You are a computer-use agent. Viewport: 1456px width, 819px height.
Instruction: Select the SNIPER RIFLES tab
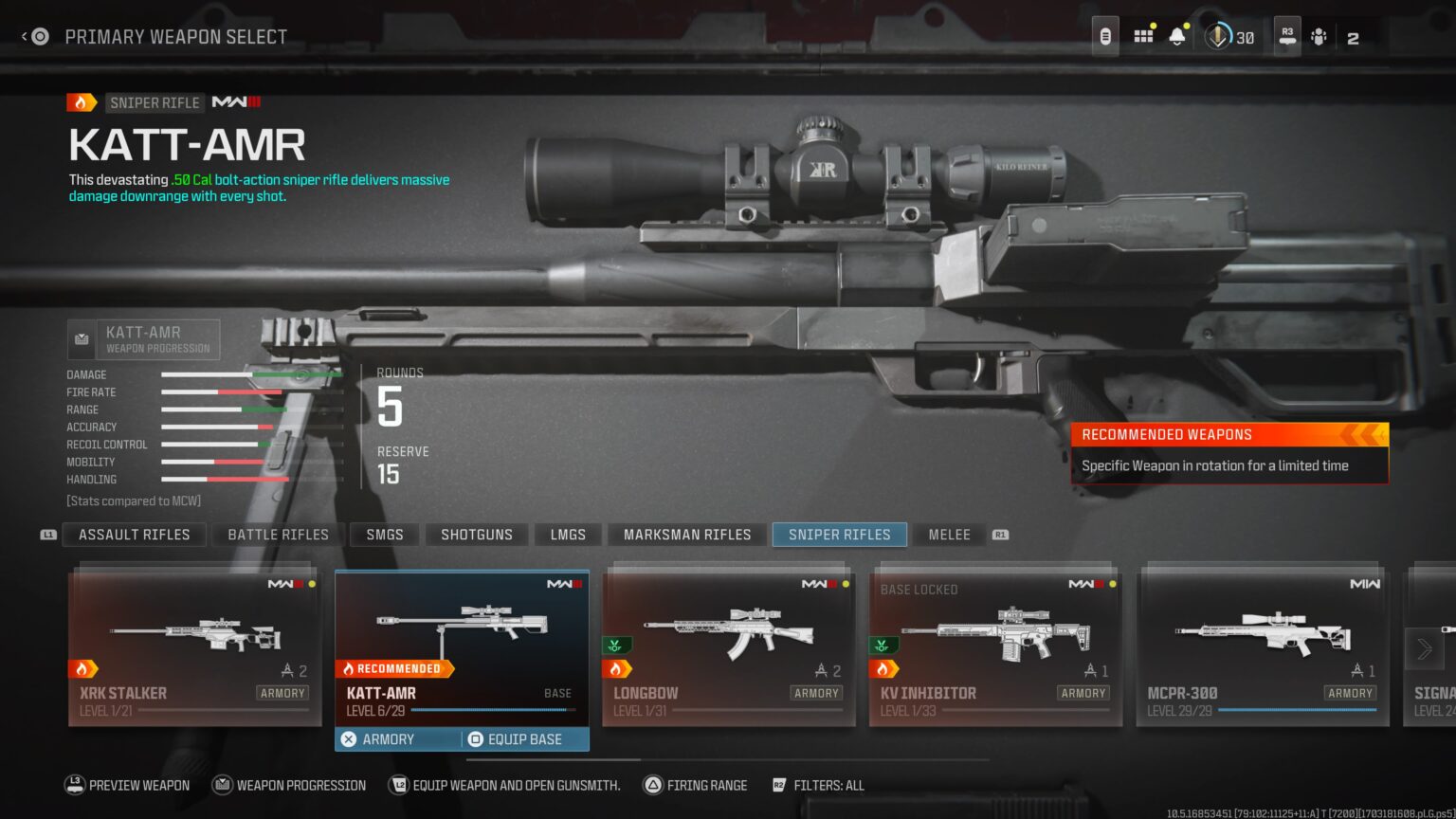pos(839,534)
